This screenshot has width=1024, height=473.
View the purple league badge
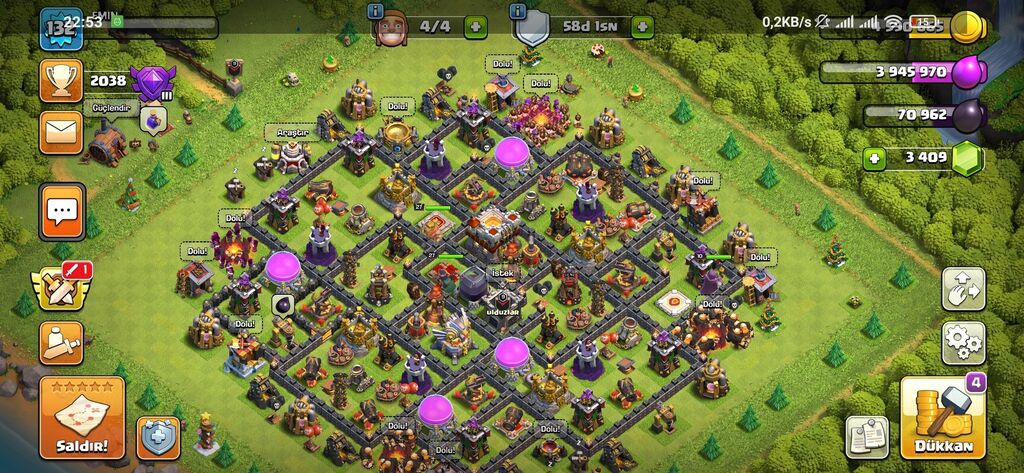[152, 80]
